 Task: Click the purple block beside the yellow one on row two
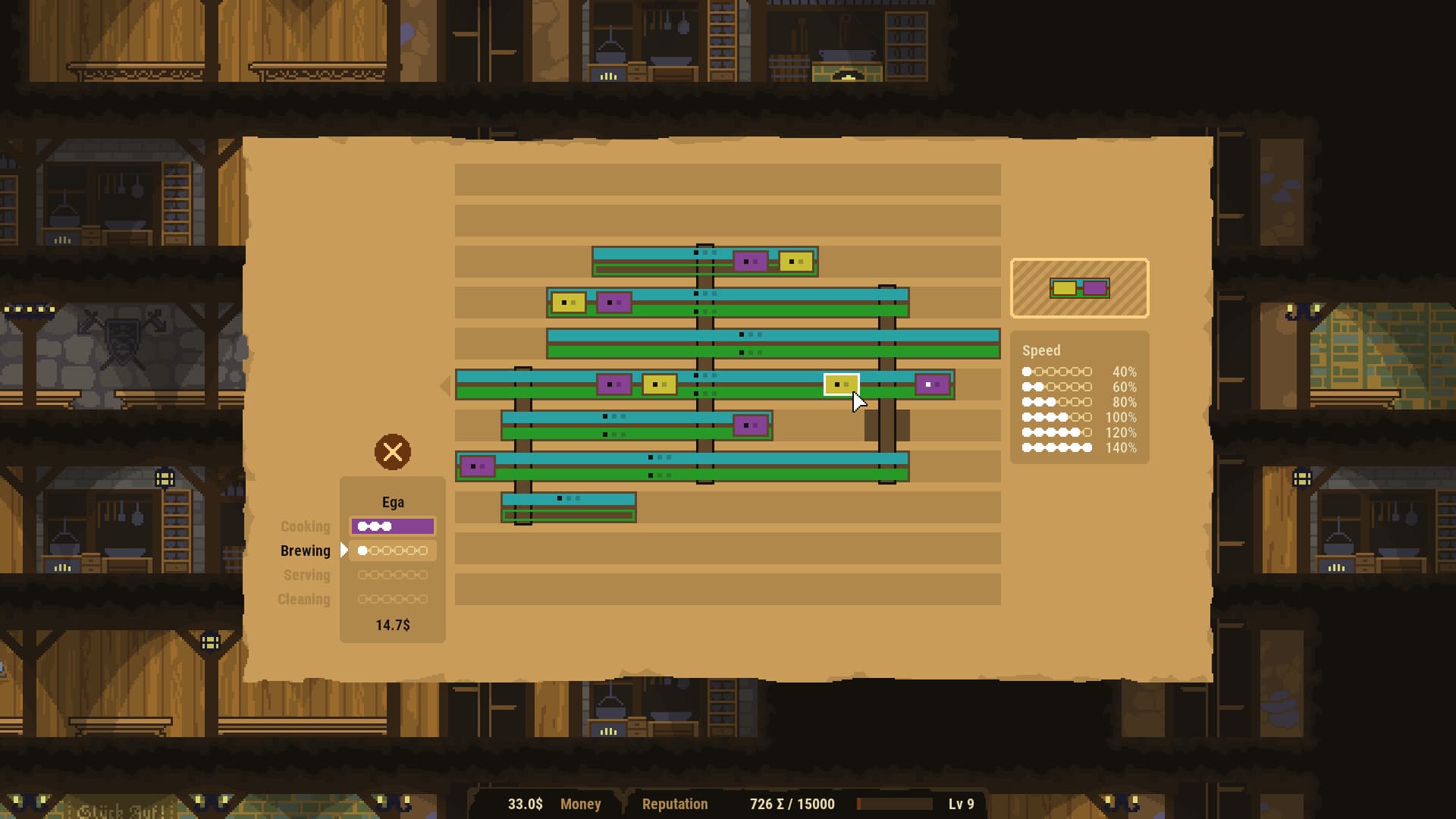(x=613, y=302)
